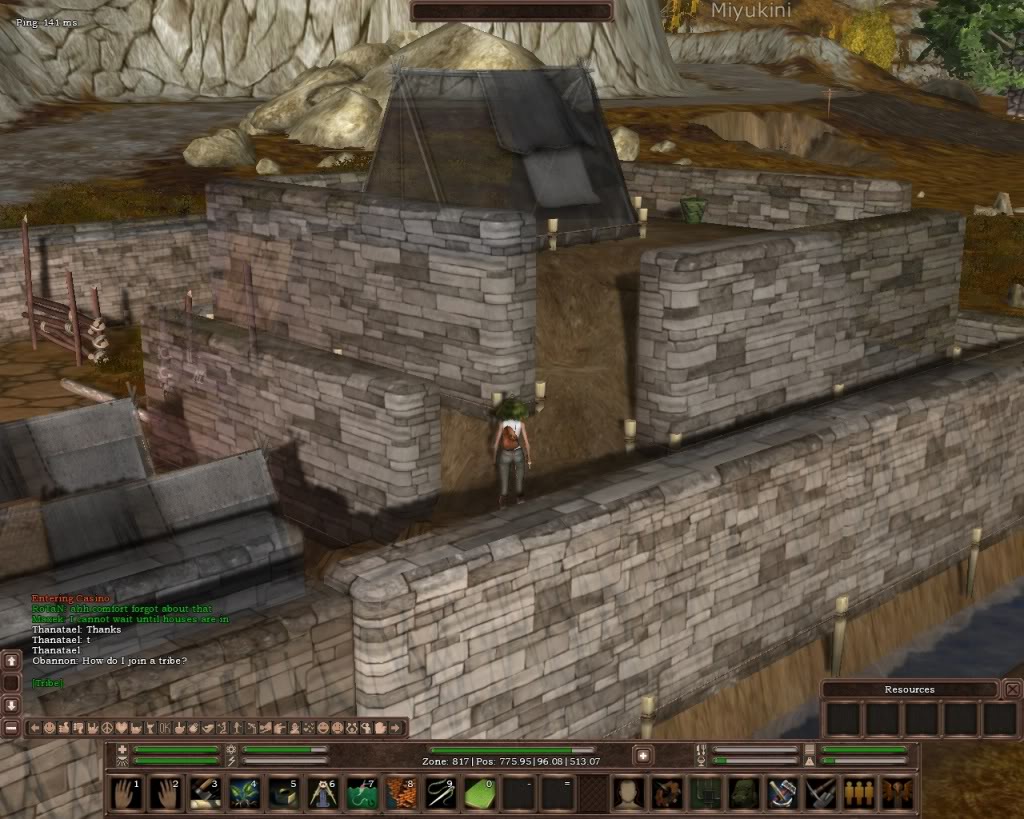Select hotbar slot 0 green item
1024x819 pixels.
click(x=479, y=793)
